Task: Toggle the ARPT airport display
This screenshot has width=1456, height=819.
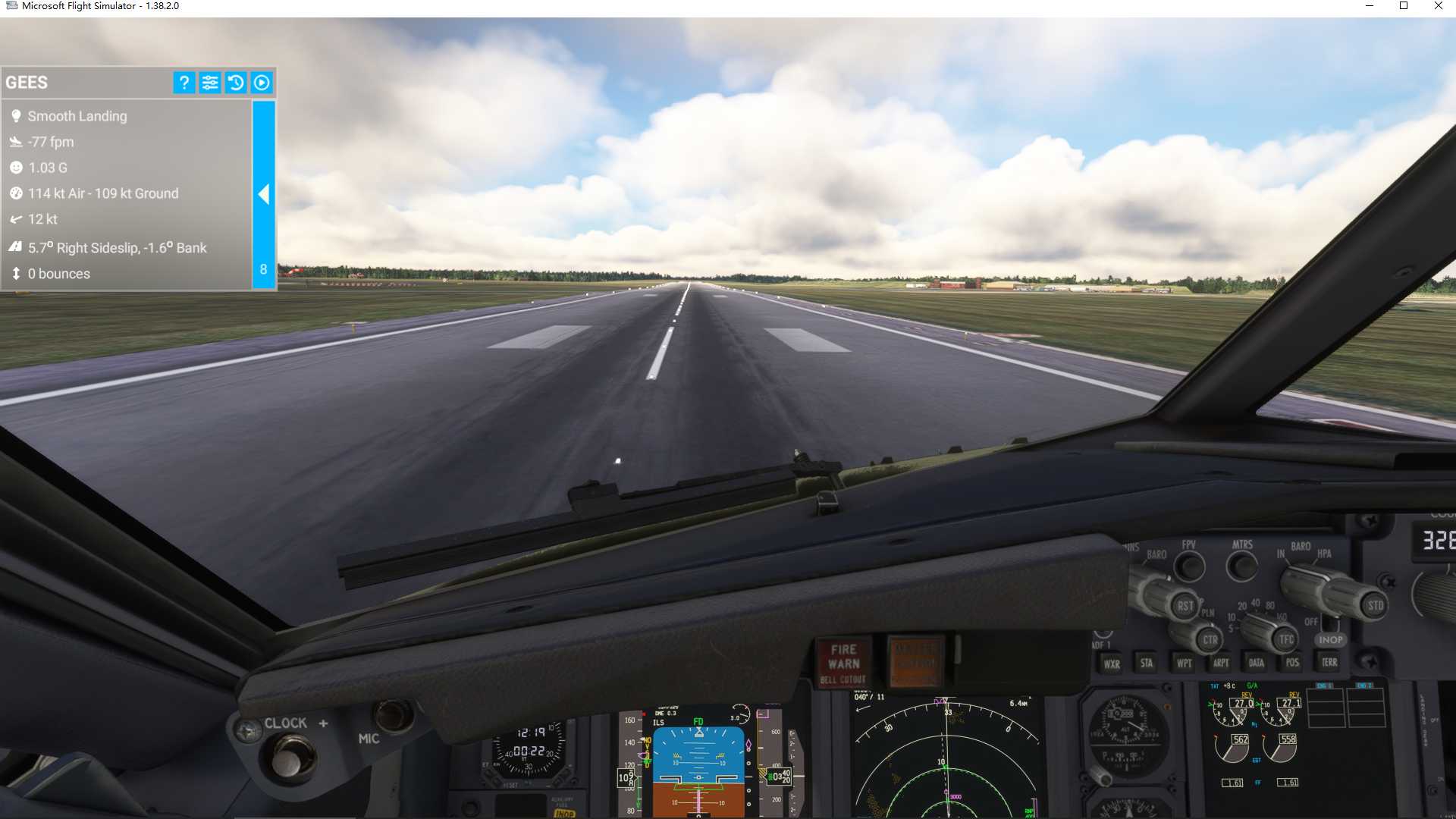Action: click(1221, 662)
